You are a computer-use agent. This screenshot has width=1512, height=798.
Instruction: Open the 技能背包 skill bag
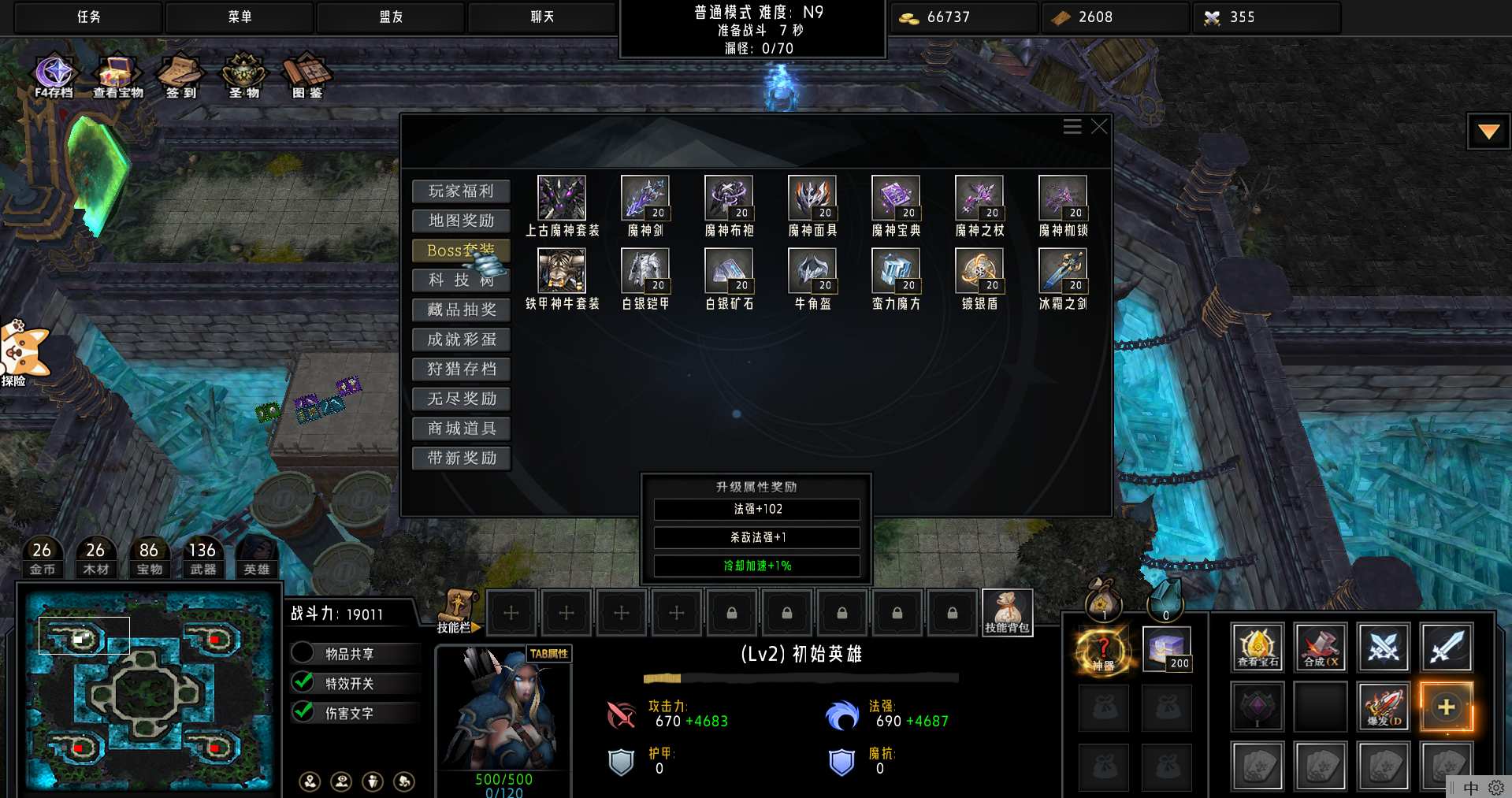(x=1007, y=612)
